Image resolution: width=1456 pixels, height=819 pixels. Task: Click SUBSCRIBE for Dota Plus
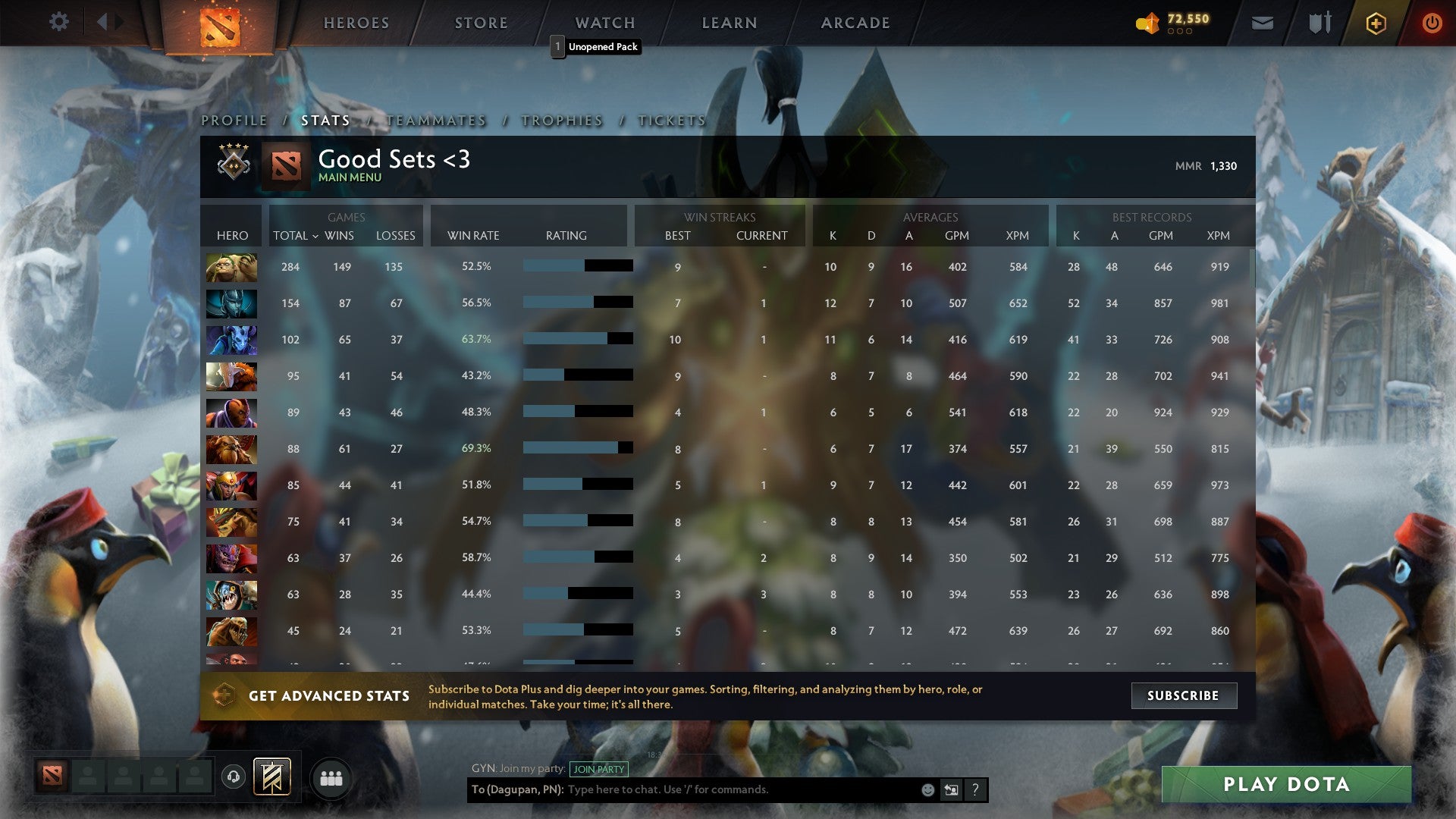coord(1183,695)
